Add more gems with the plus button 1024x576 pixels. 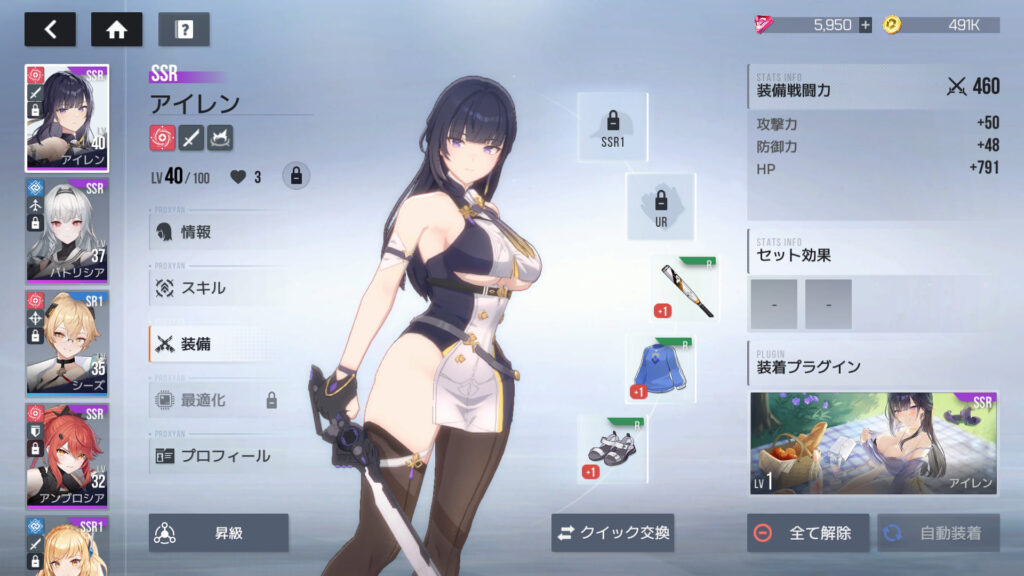[x=865, y=25]
